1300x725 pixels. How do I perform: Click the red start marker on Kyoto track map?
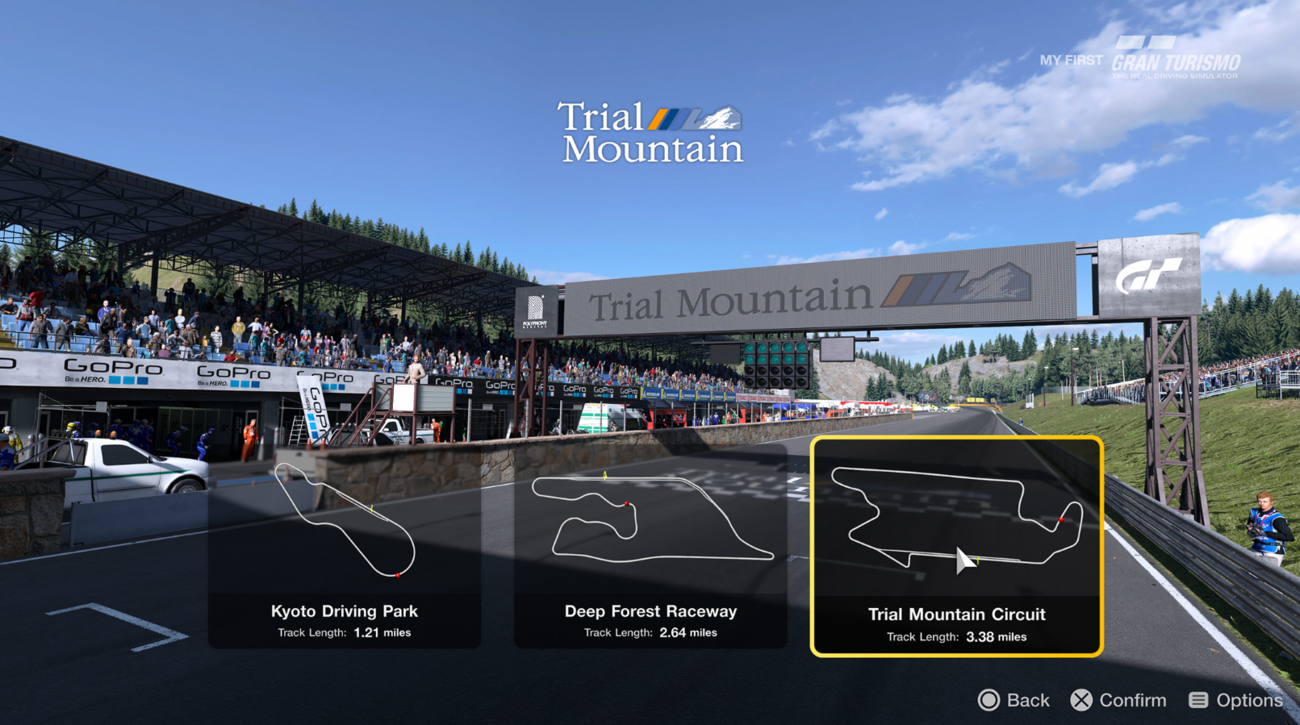point(398,575)
